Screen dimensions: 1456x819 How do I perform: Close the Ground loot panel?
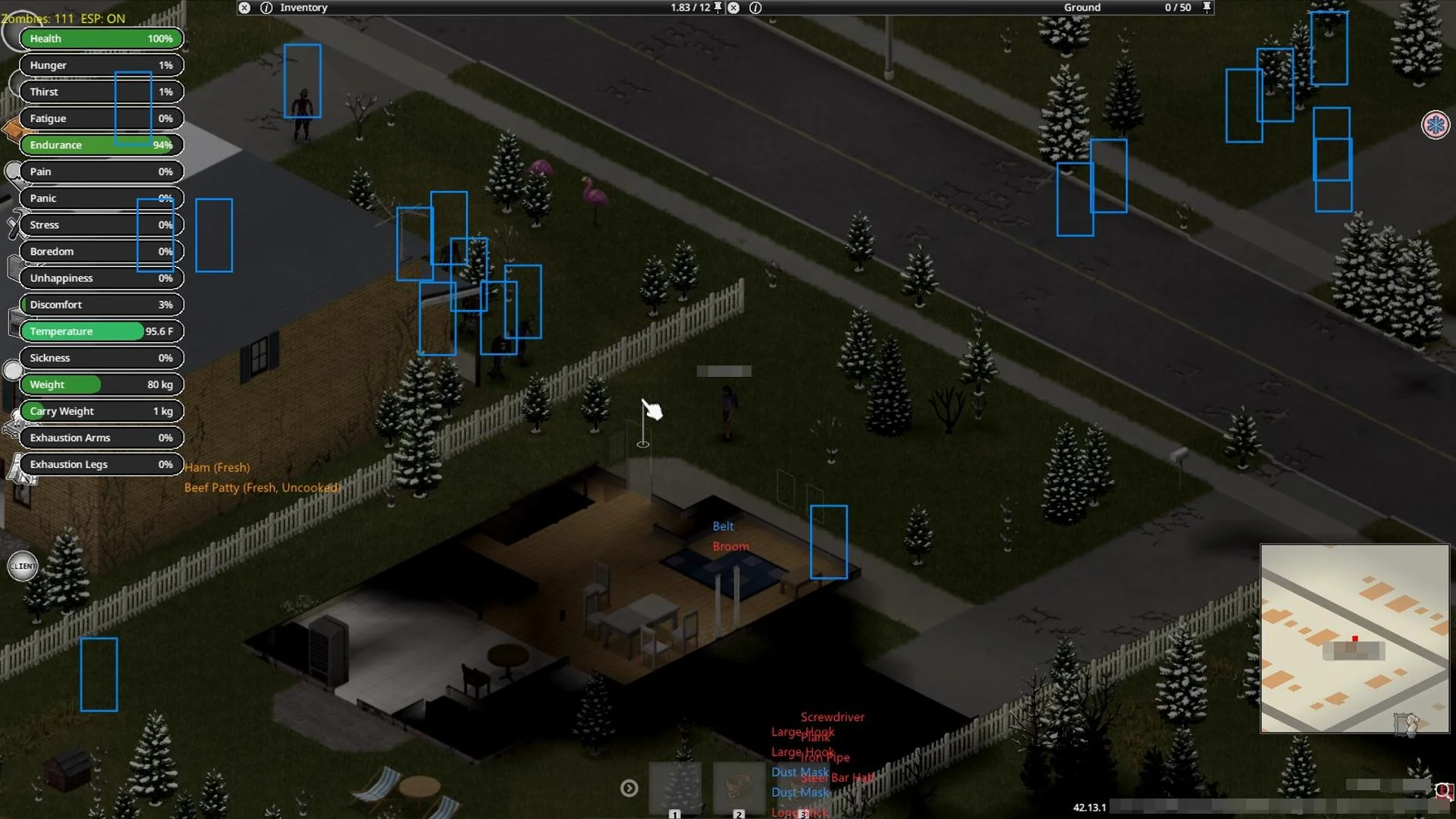coord(733,8)
